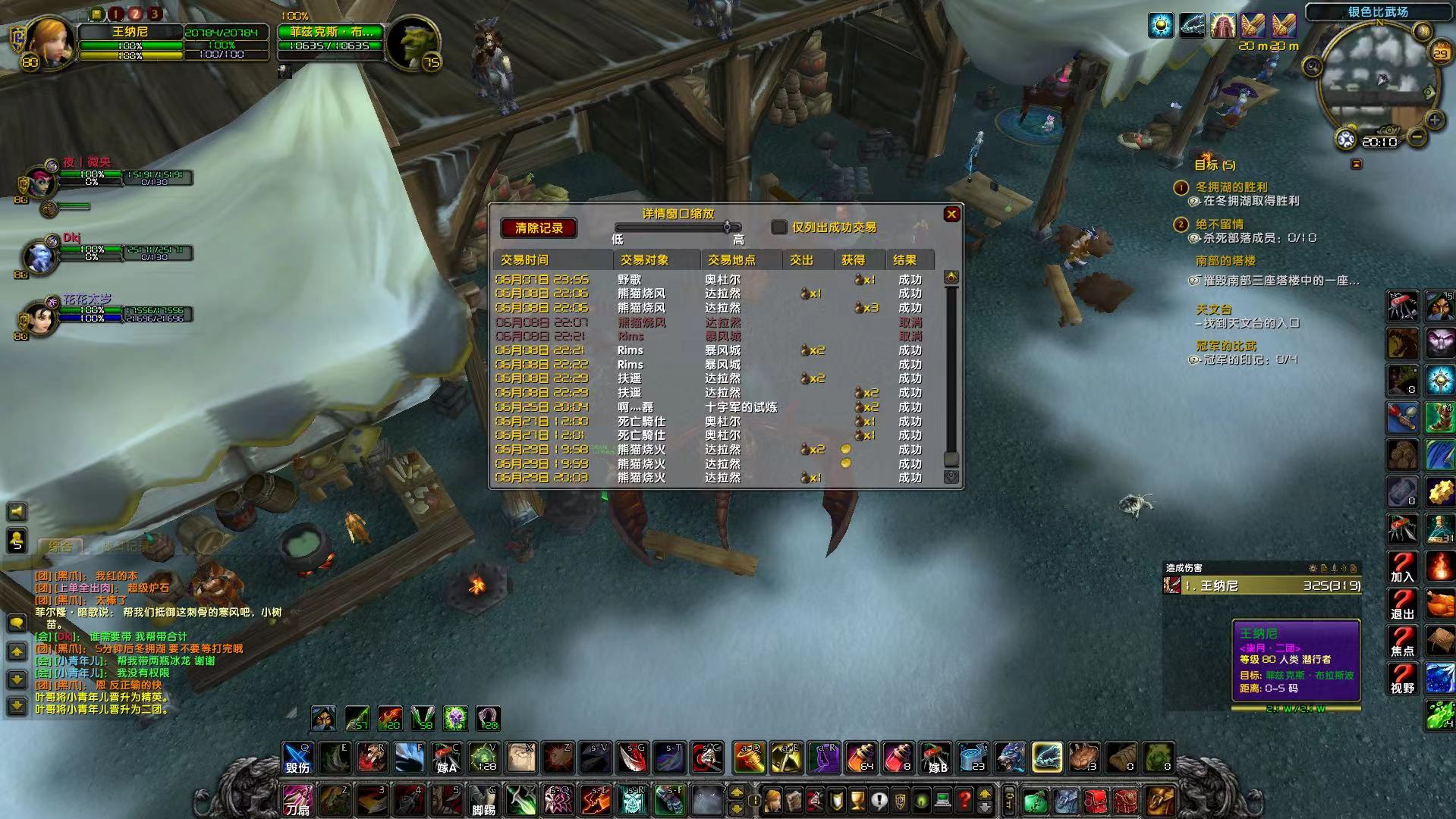Use the 脚踢 kick ability

484,800
